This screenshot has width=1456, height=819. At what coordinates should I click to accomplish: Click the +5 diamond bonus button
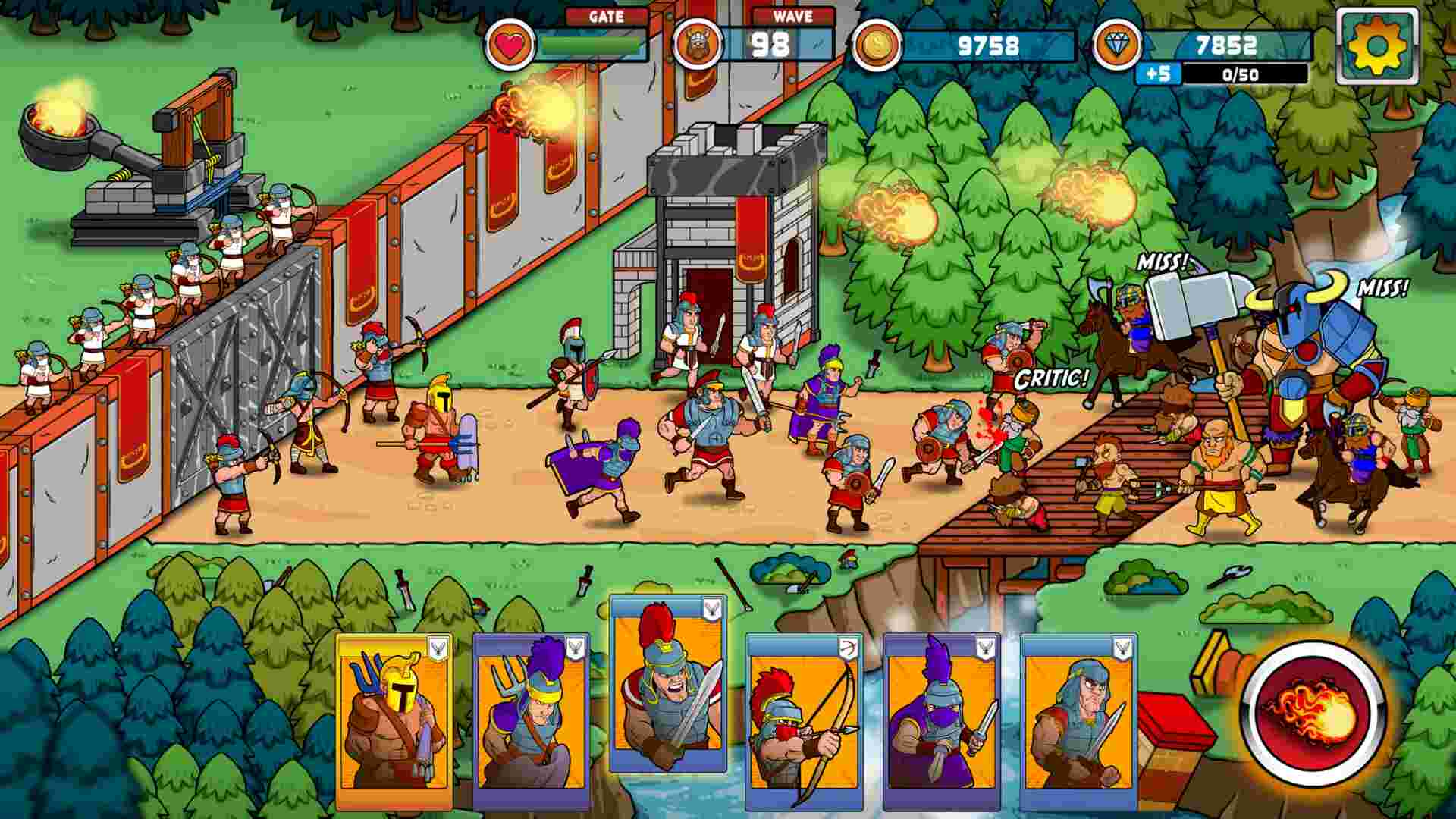point(1157,74)
